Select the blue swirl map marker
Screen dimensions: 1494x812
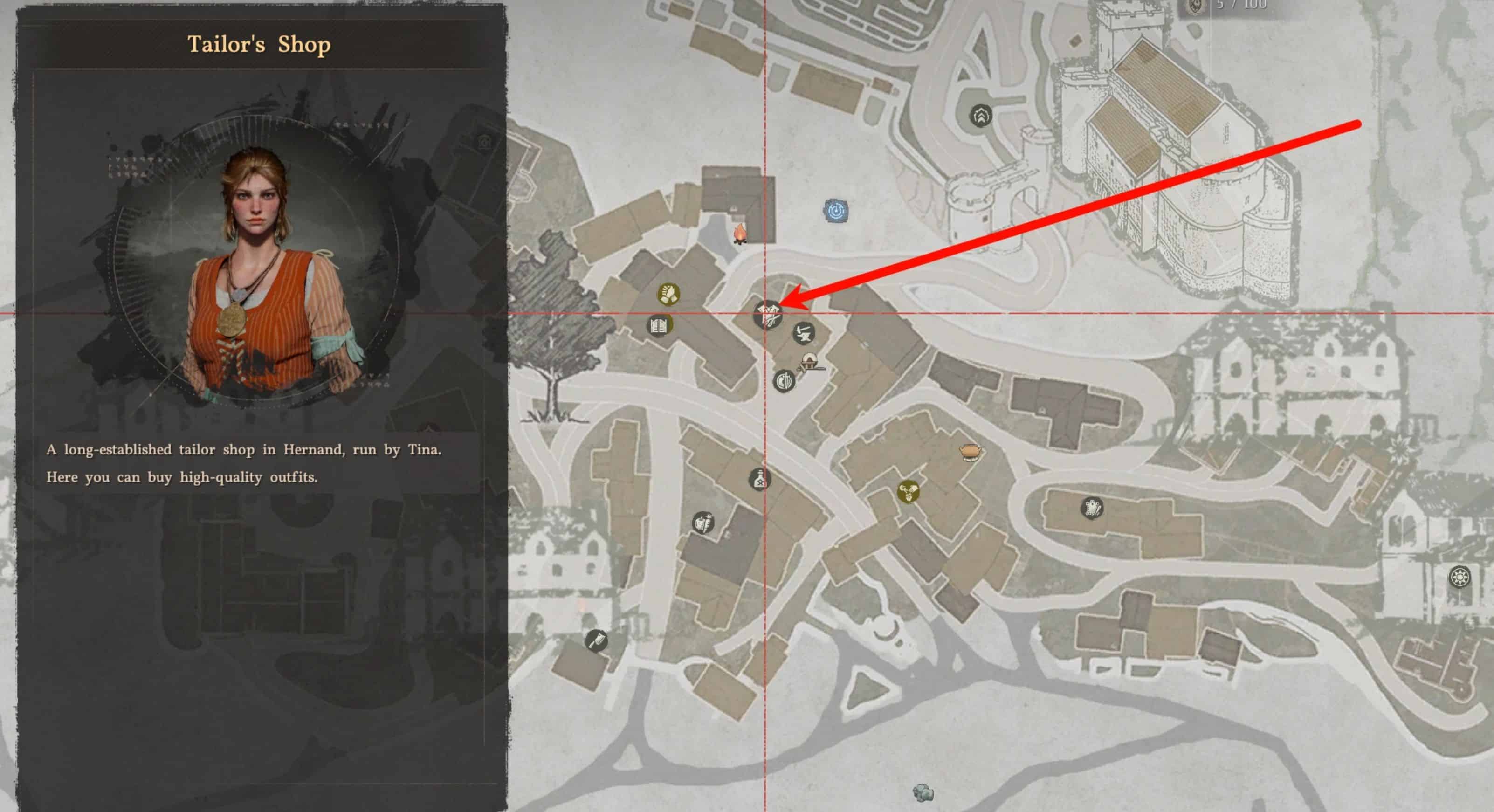coord(836,211)
